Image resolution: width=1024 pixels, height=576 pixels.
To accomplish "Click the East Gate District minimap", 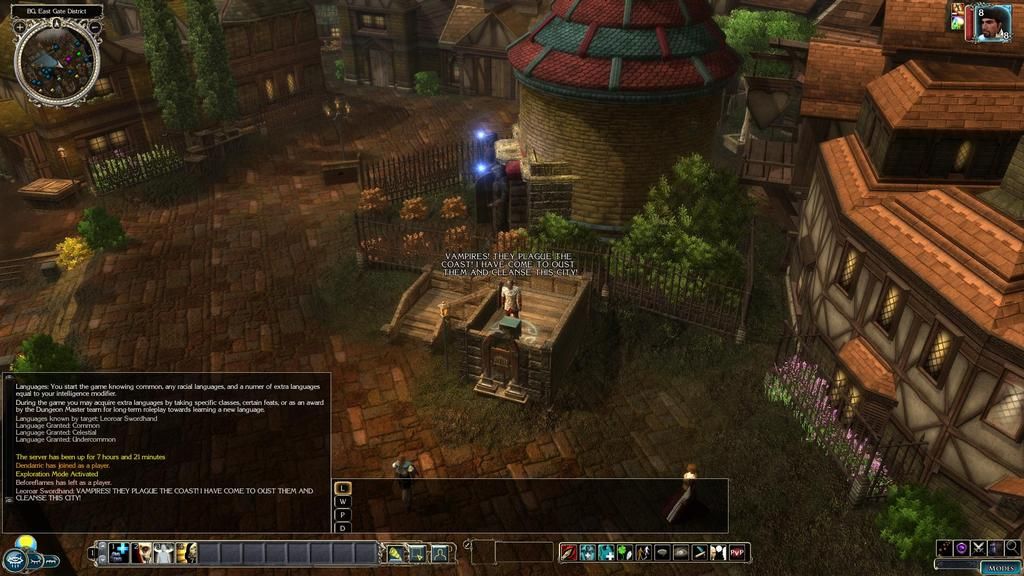I will point(57,62).
